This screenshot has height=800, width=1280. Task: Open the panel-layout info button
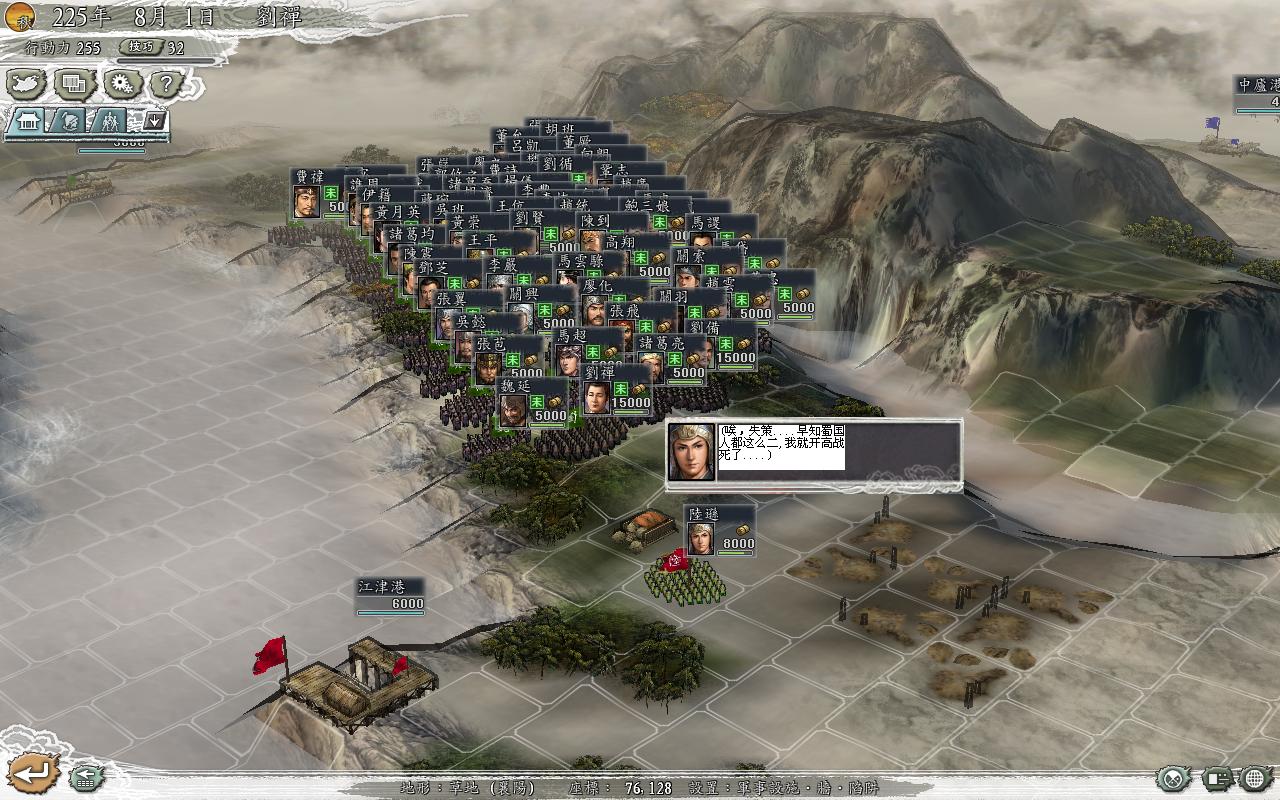1217,777
